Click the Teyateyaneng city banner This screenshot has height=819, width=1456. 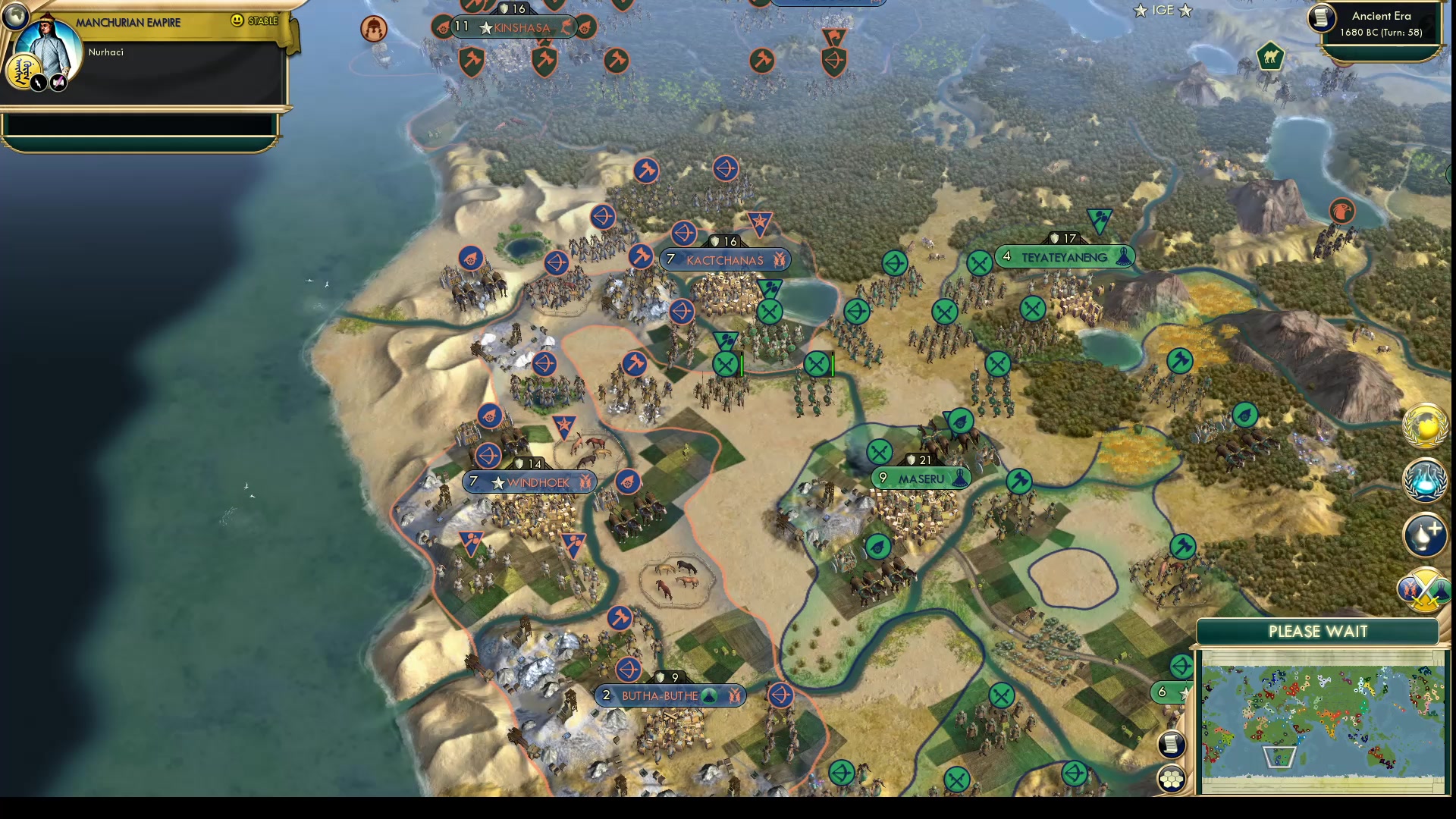(1064, 257)
